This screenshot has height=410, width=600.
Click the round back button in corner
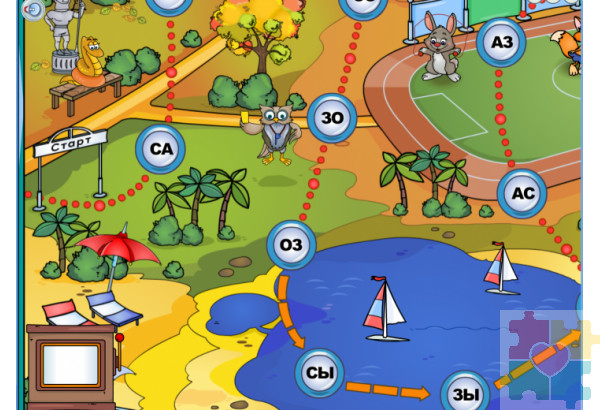click(33, 10)
